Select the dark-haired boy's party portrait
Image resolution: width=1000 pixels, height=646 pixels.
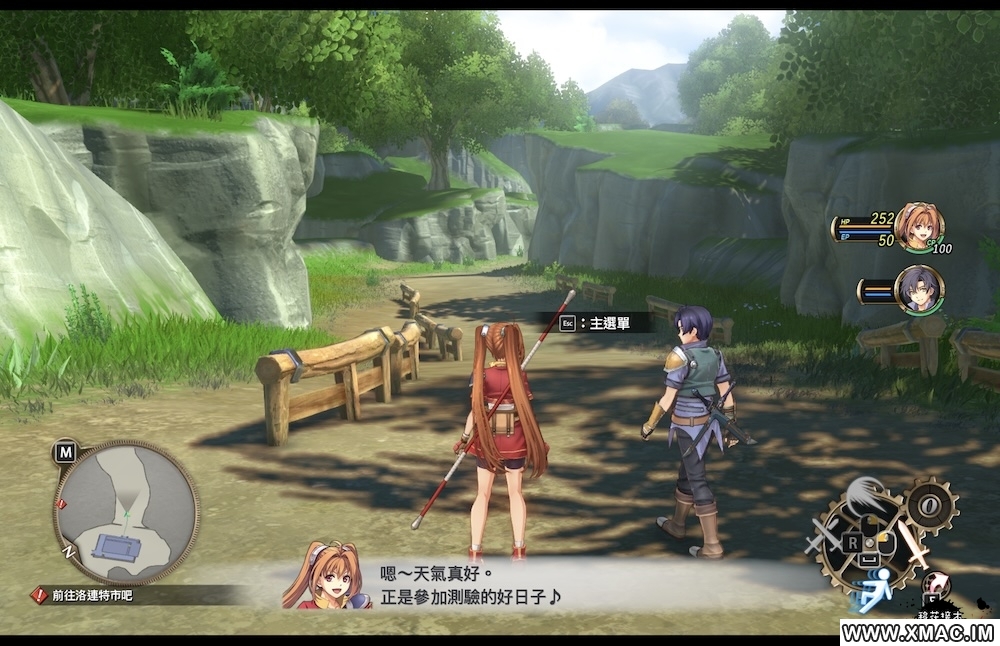tap(918, 289)
